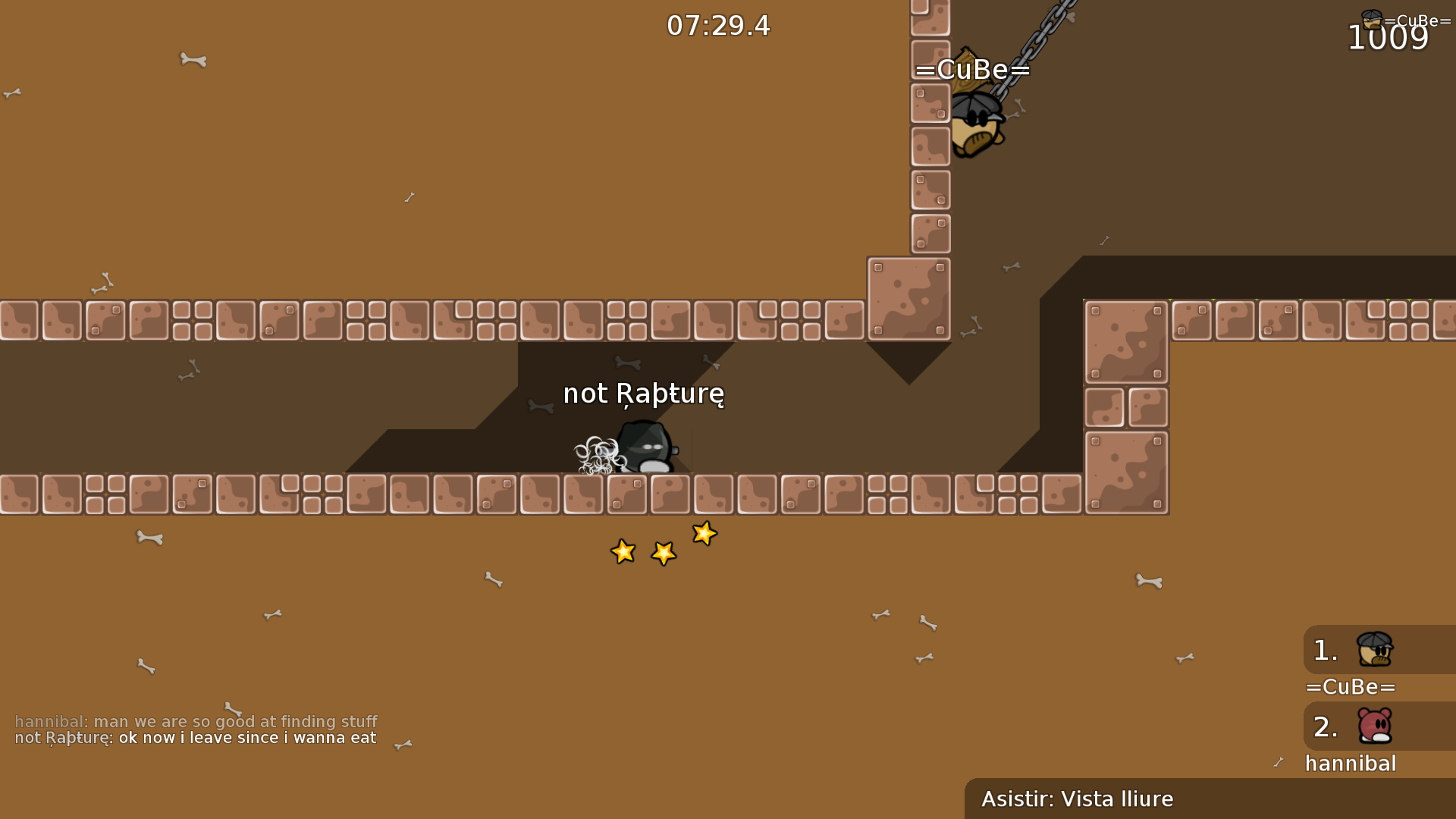
Task: Click the score counter reading 1009
Action: [x=1389, y=38]
